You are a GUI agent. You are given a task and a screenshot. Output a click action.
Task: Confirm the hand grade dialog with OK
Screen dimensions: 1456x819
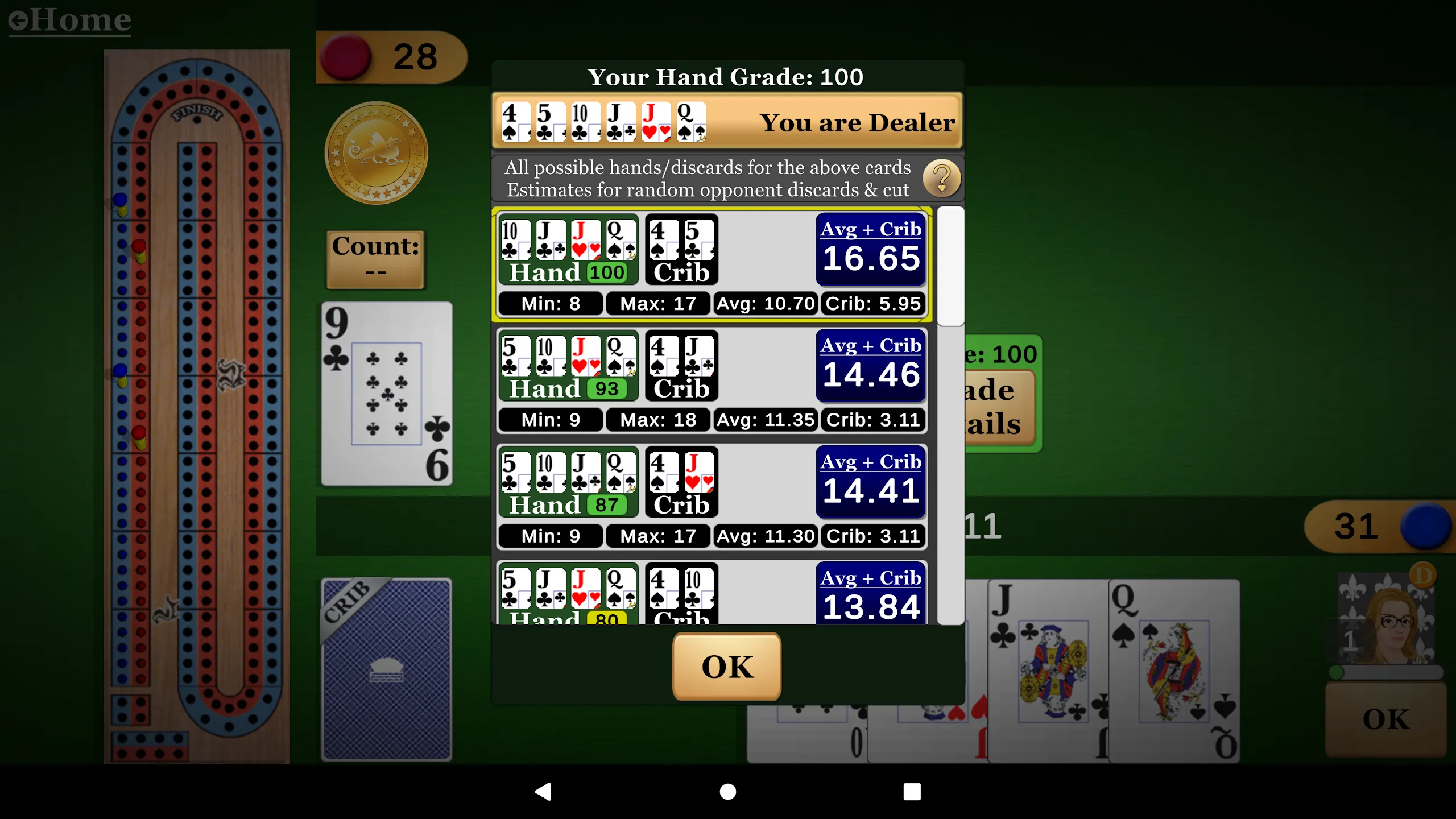point(727,667)
